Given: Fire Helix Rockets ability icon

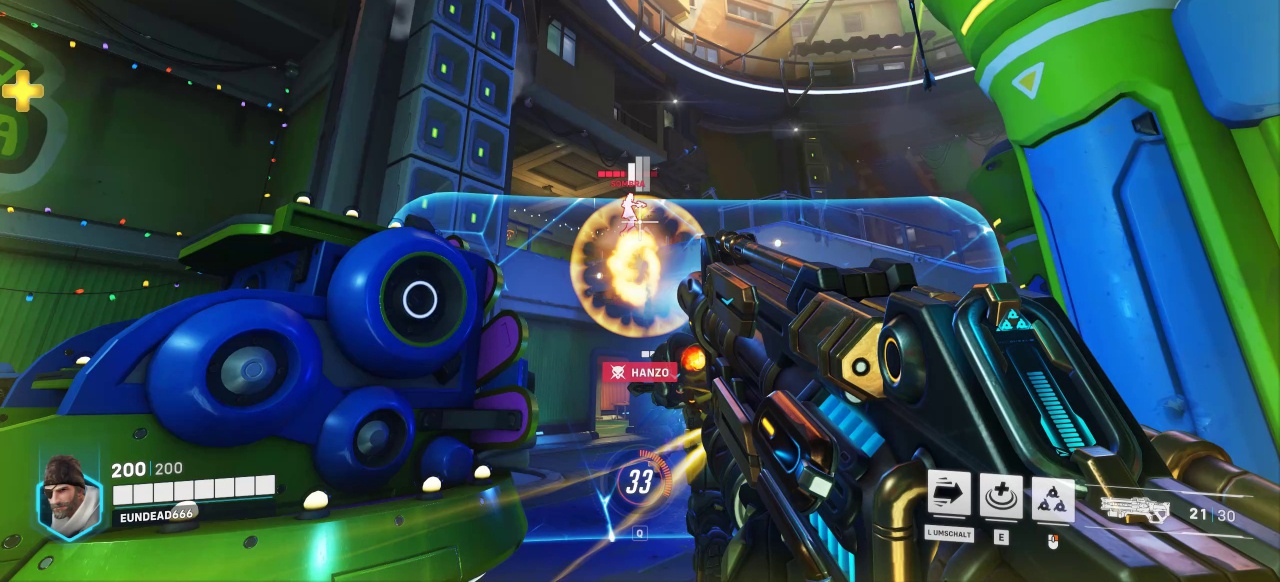Looking at the screenshot, I should (x=1053, y=498).
